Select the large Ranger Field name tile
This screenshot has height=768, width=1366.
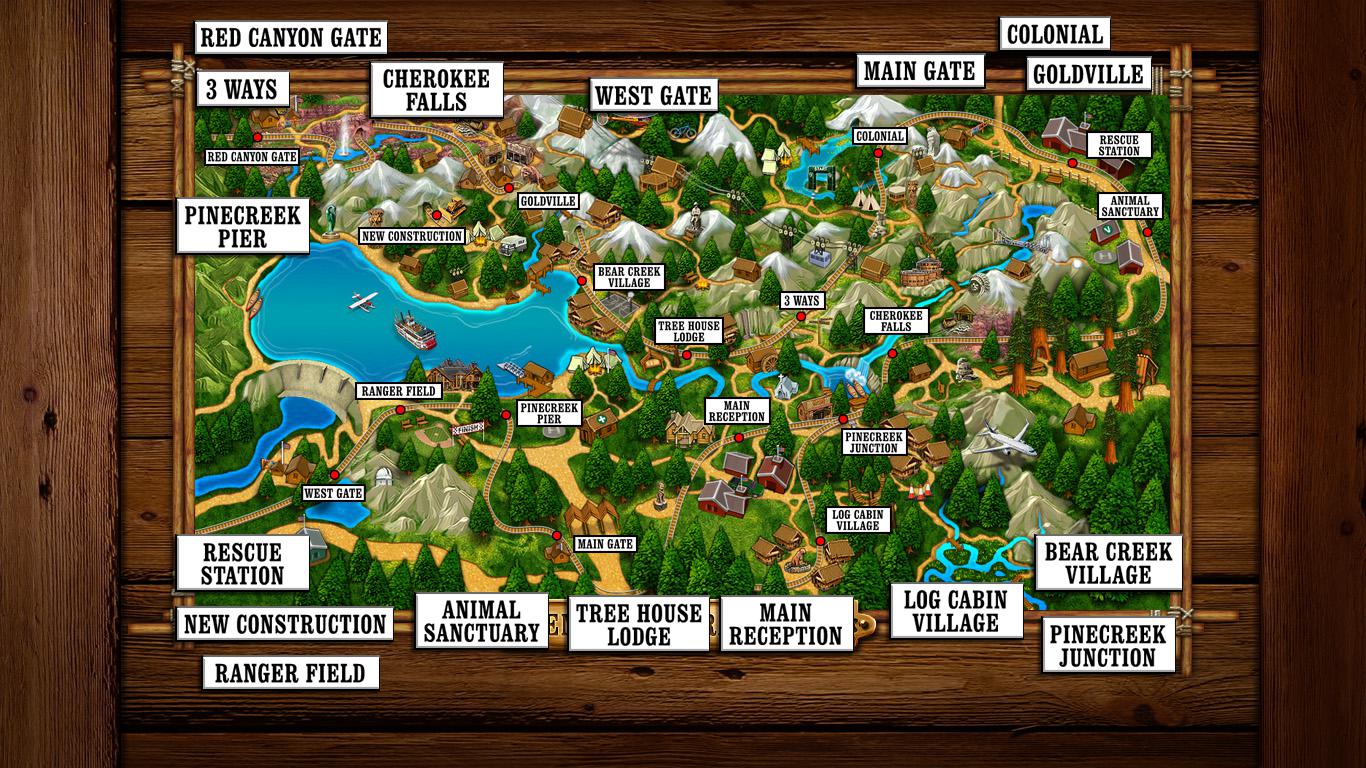click(290, 673)
